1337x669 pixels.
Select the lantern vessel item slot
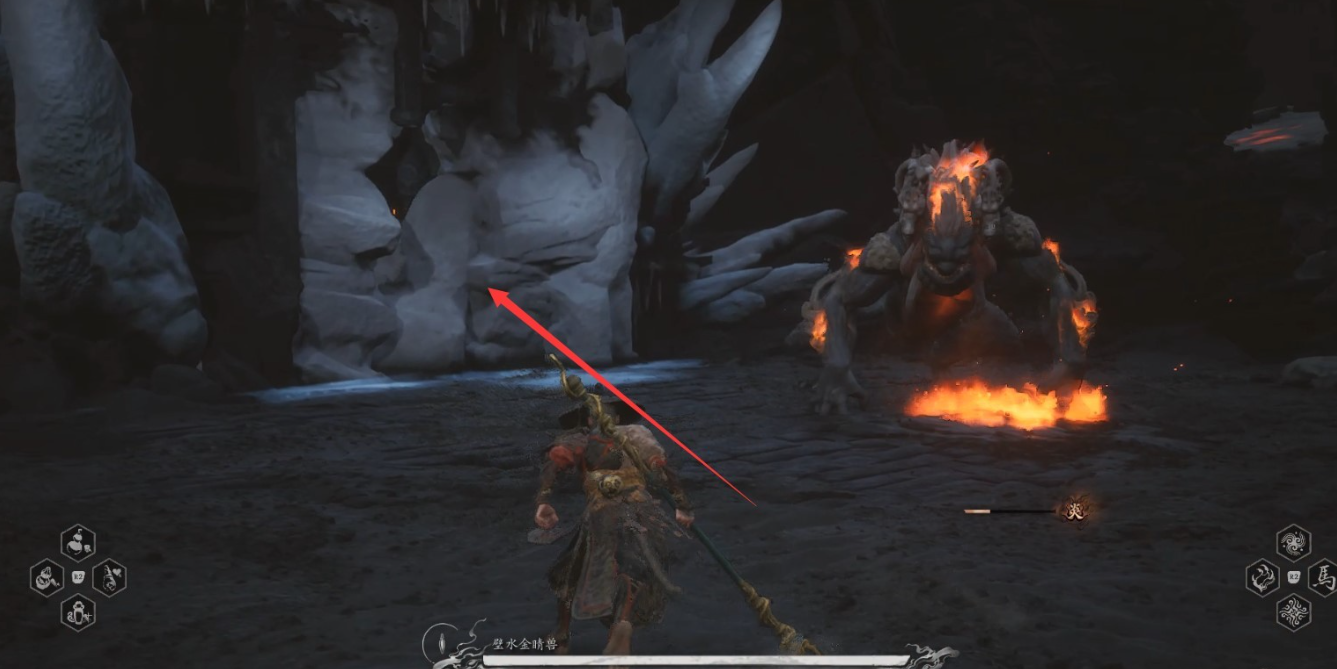coord(78,611)
